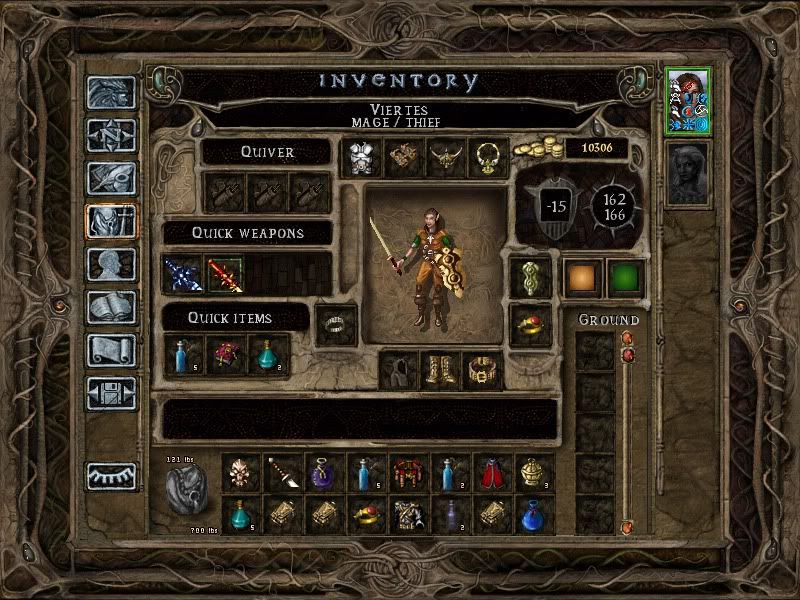Viewport: 800px width, 600px height.
Task: Pick the orange major color swatch
Action: click(581, 279)
